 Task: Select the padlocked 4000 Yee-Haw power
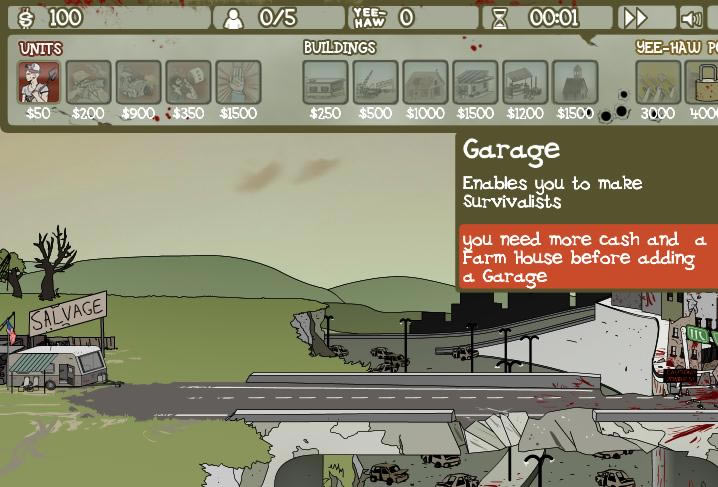pyautogui.click(x=704, y=82)
